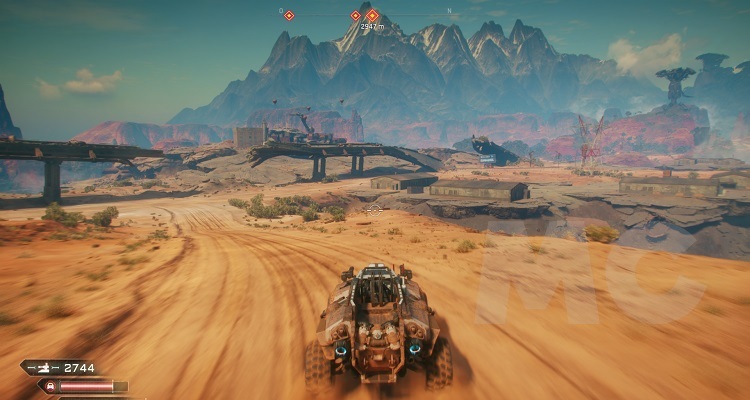Select the objective marker showing 2947 m

point(372,16)
